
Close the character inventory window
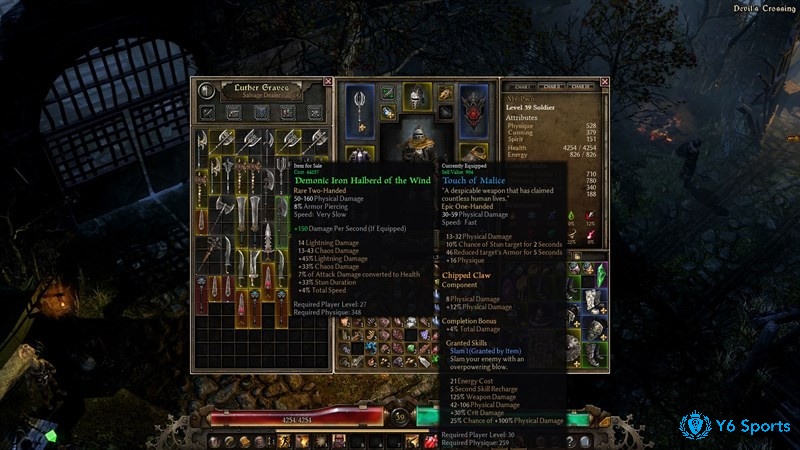(605, 82)
